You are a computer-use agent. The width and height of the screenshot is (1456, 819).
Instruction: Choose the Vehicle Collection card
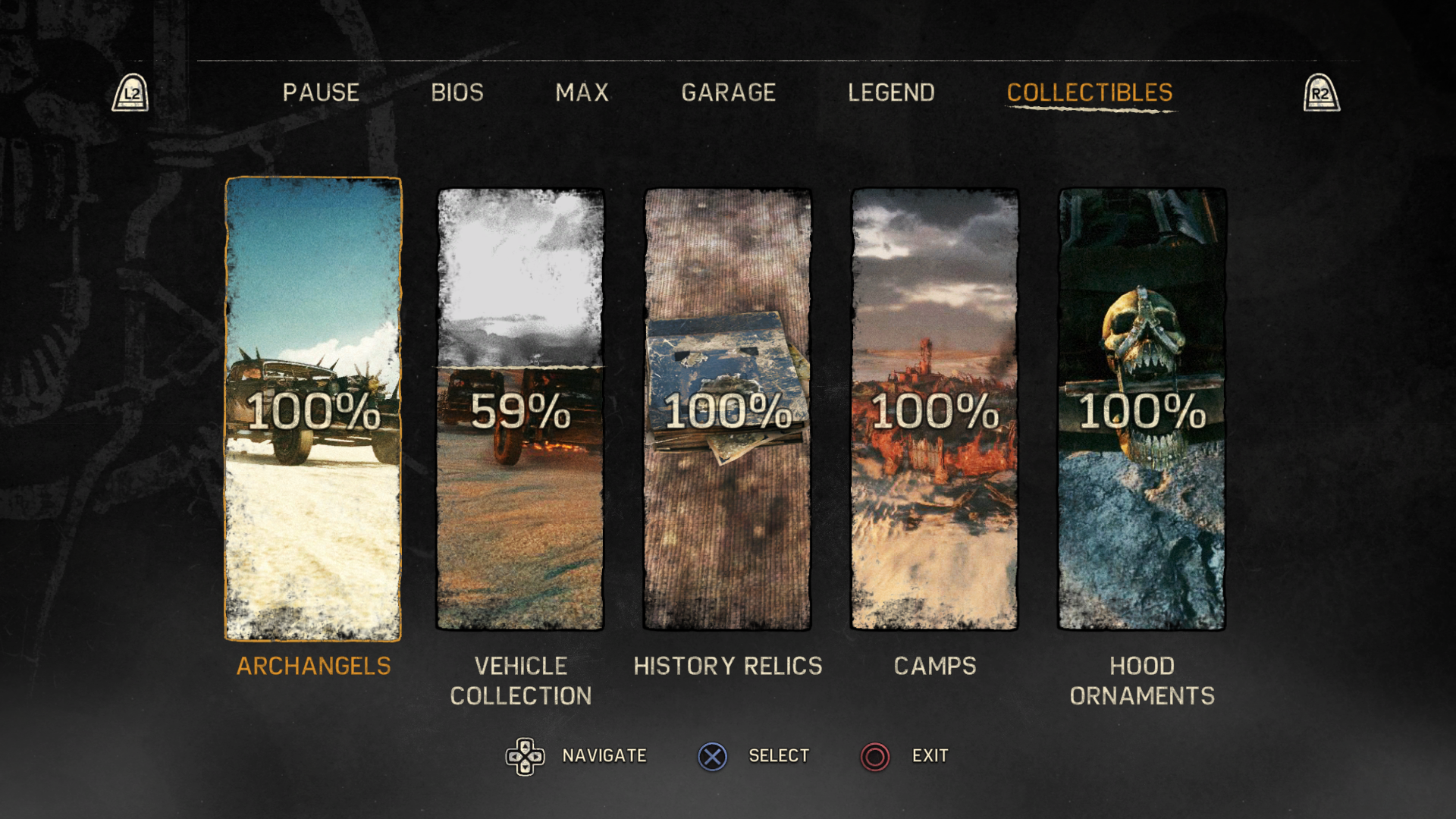point(520,409)
